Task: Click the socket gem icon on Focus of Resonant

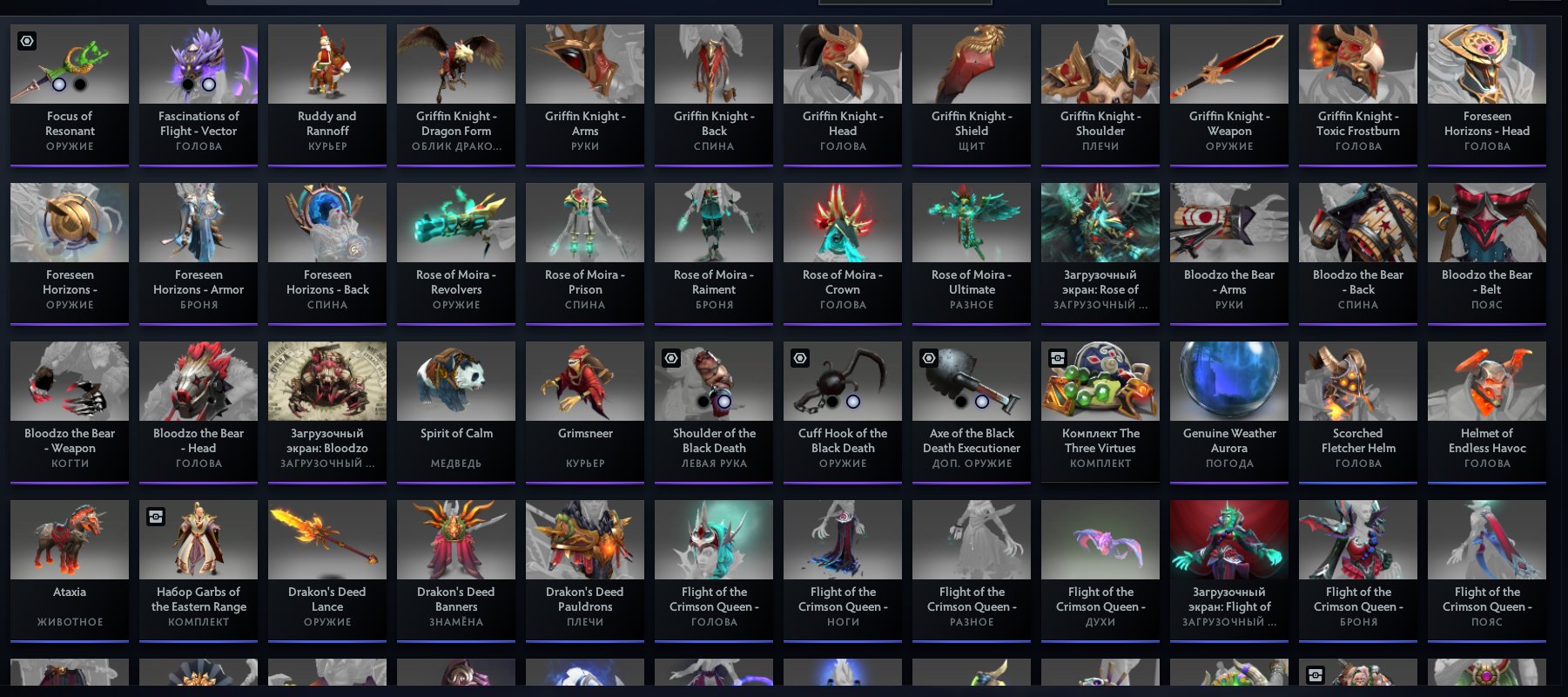Action: [x=27, y=41]
